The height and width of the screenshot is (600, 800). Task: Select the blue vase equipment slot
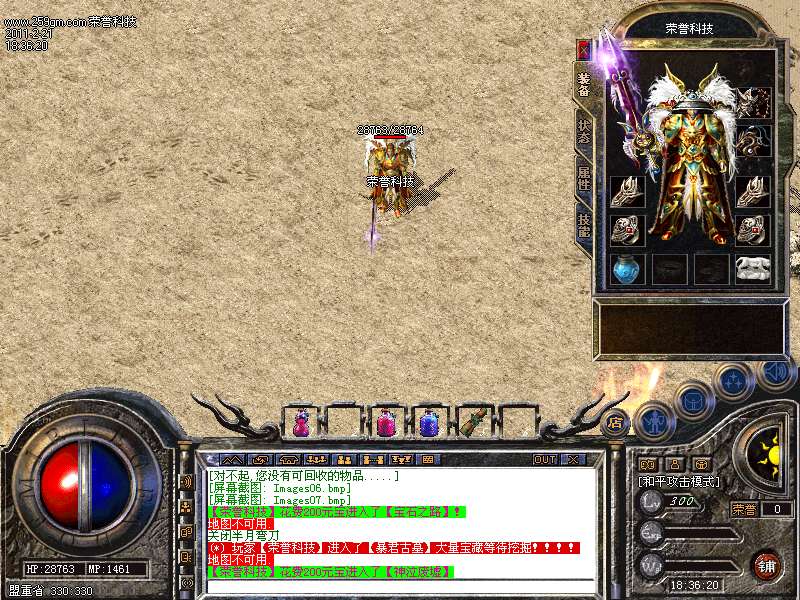pos(626,269)
